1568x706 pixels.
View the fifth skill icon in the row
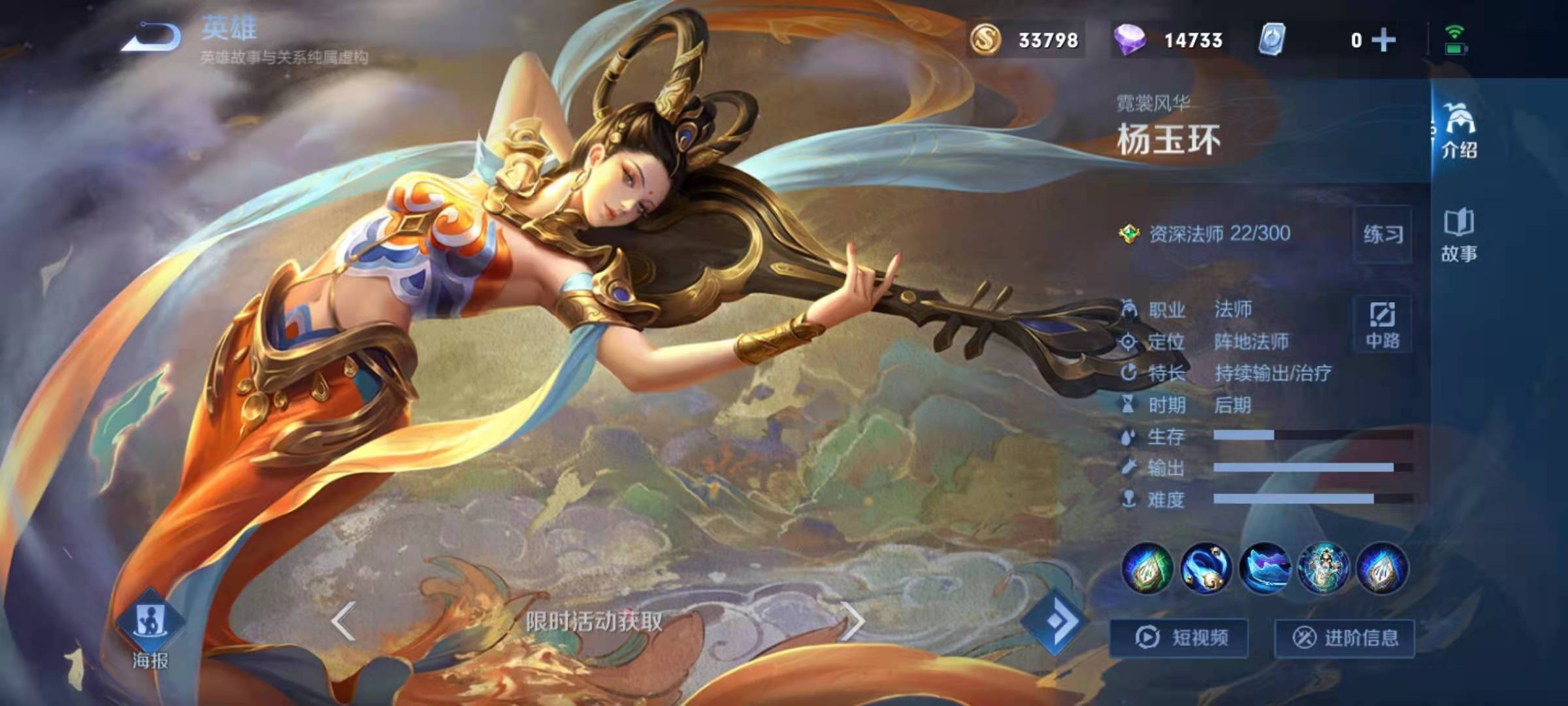(x=1382, y=567)
